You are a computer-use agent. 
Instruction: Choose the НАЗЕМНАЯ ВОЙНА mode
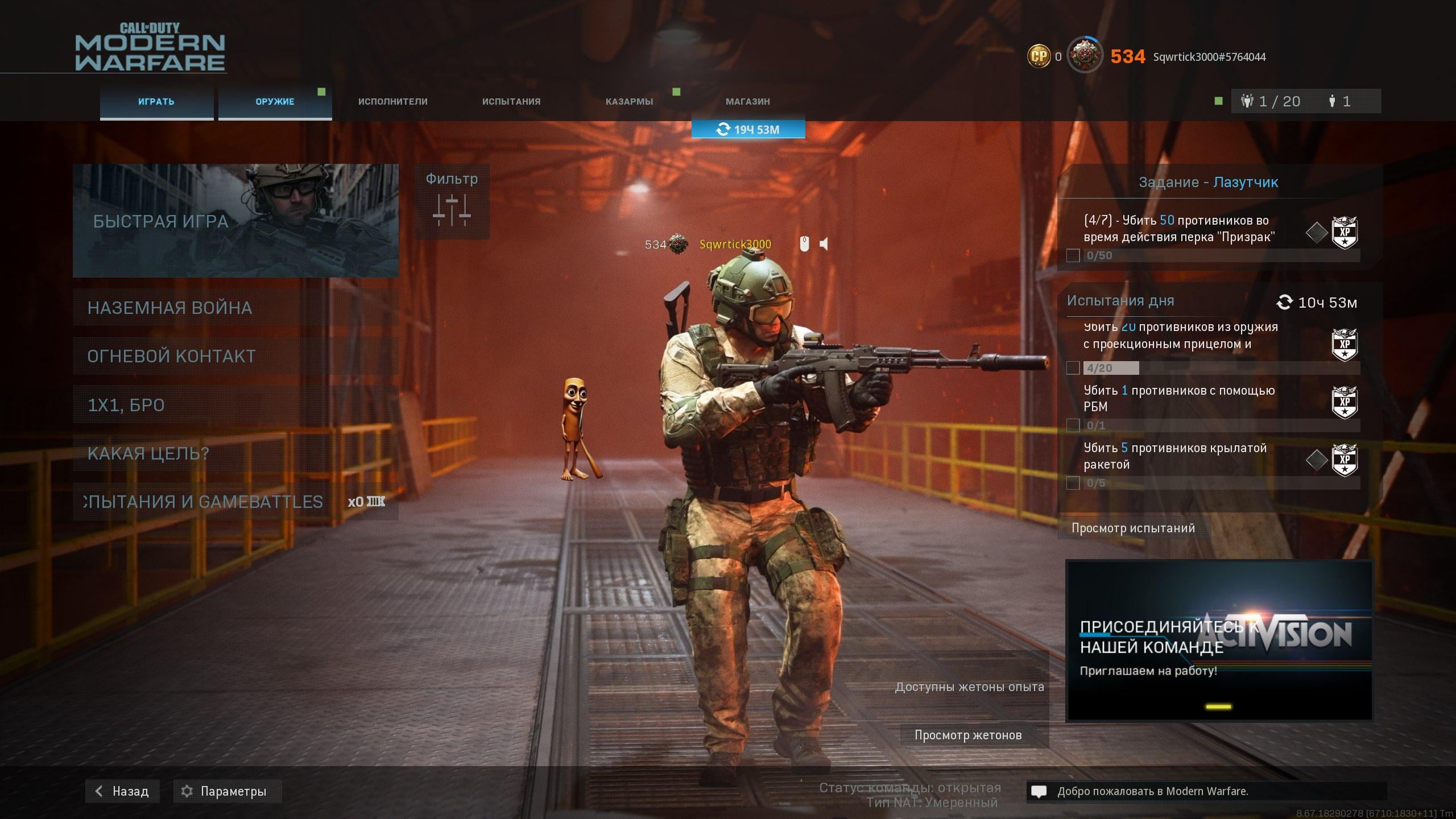pos(235,308)
